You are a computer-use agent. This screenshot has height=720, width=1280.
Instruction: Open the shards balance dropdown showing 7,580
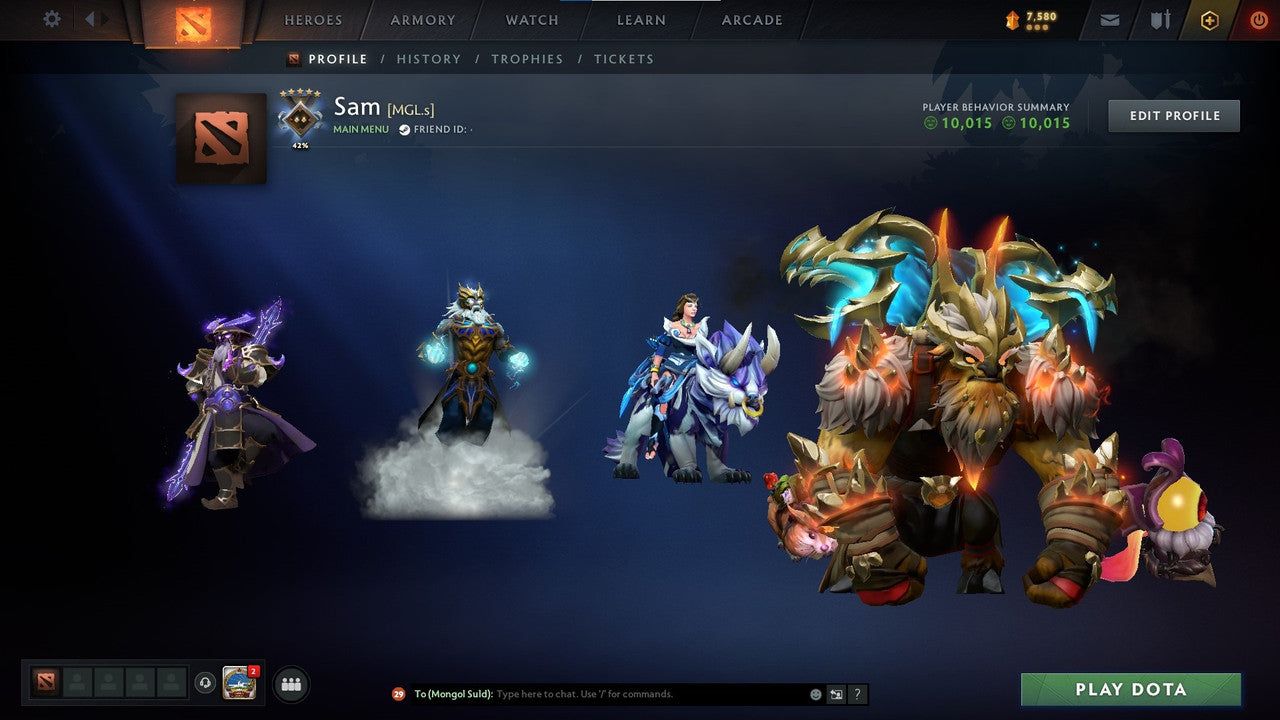[x=1028, y=19]
